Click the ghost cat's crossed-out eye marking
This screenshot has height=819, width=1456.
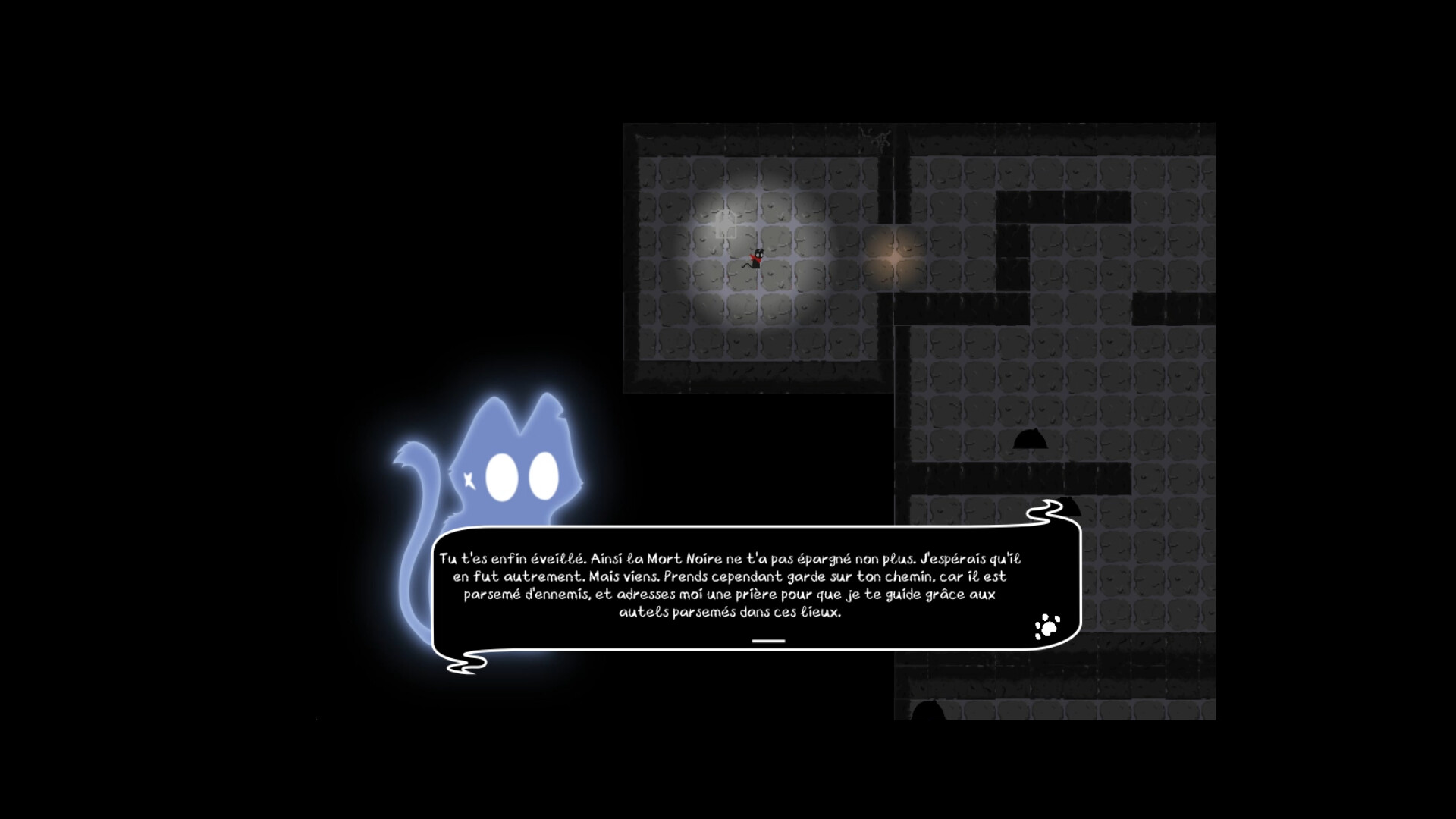pos(469,480)
